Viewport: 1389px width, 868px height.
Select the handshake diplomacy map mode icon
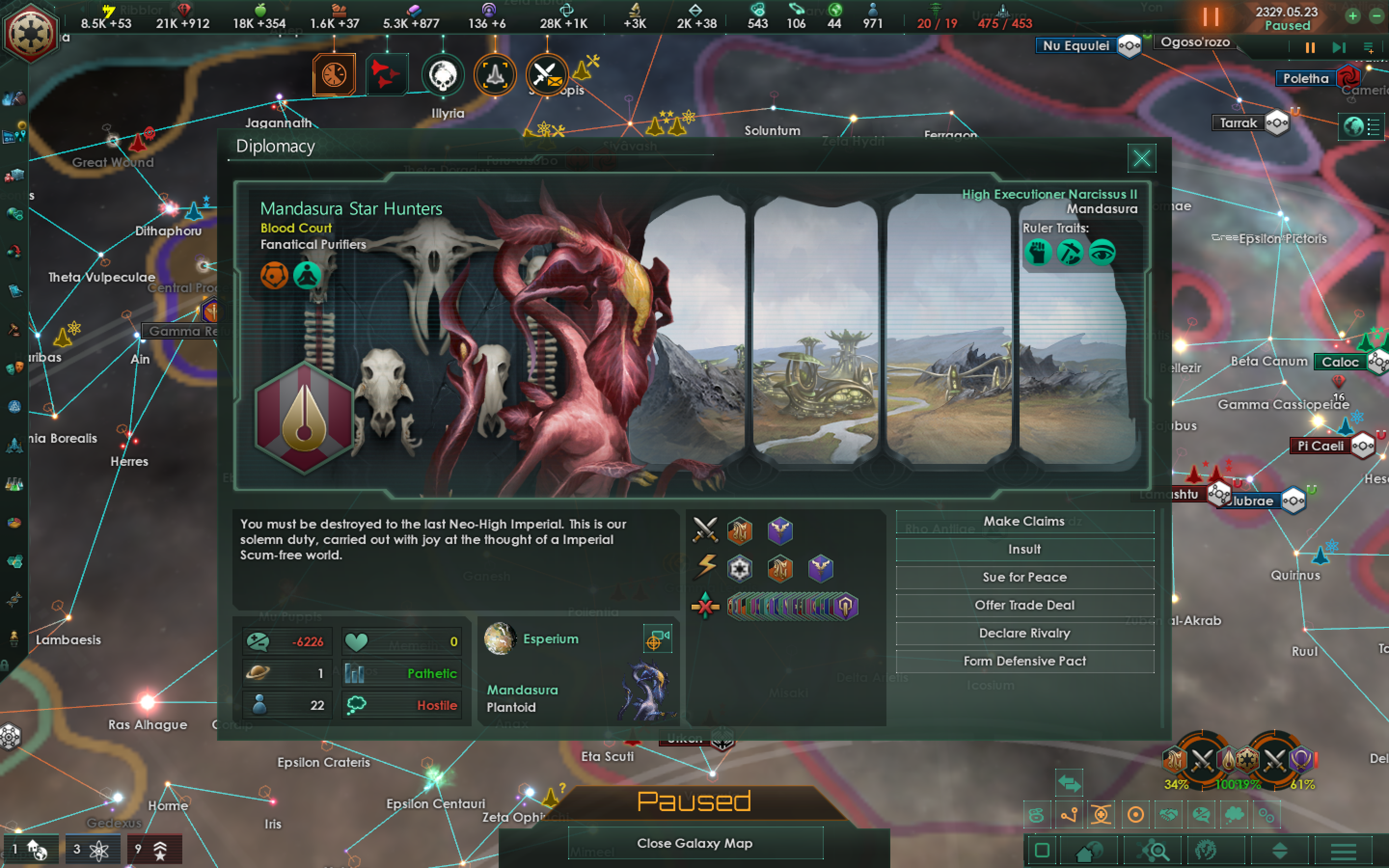click(1168, 814)
